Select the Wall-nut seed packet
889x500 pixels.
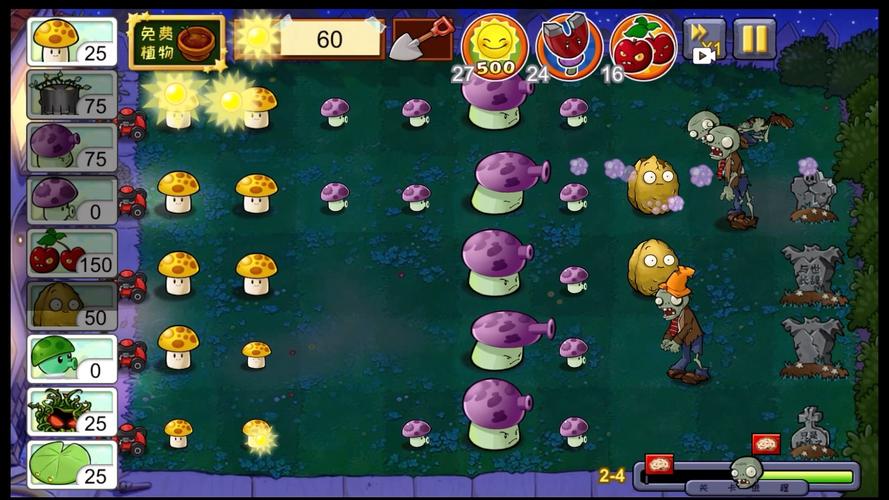point(72,305)
